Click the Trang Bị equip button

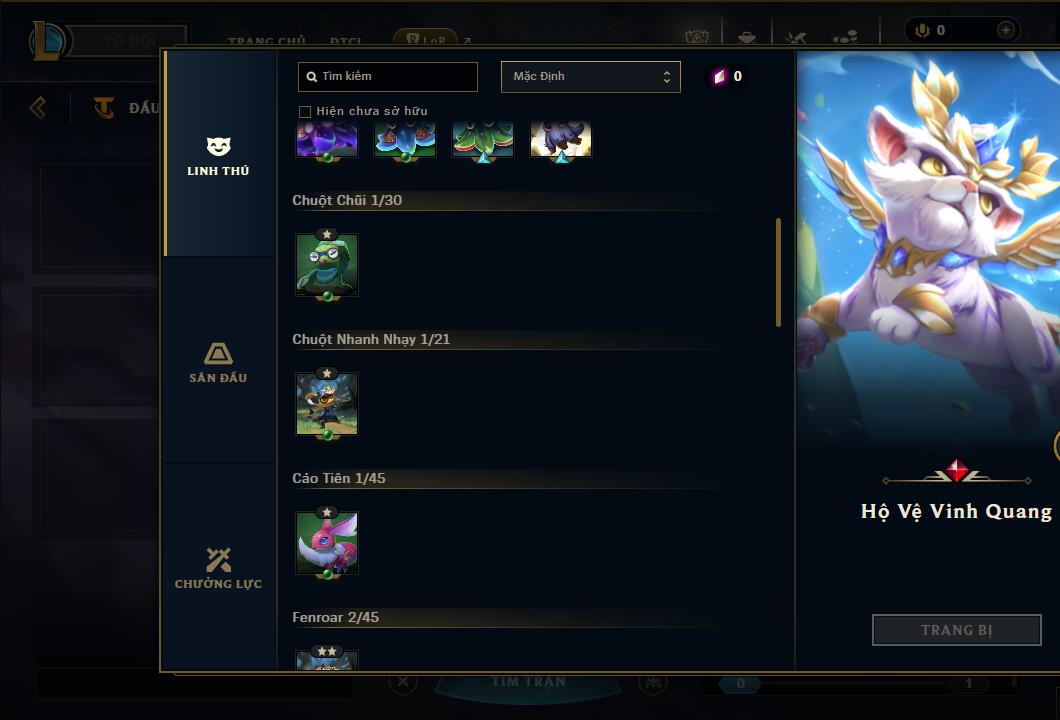coord(956,630)
